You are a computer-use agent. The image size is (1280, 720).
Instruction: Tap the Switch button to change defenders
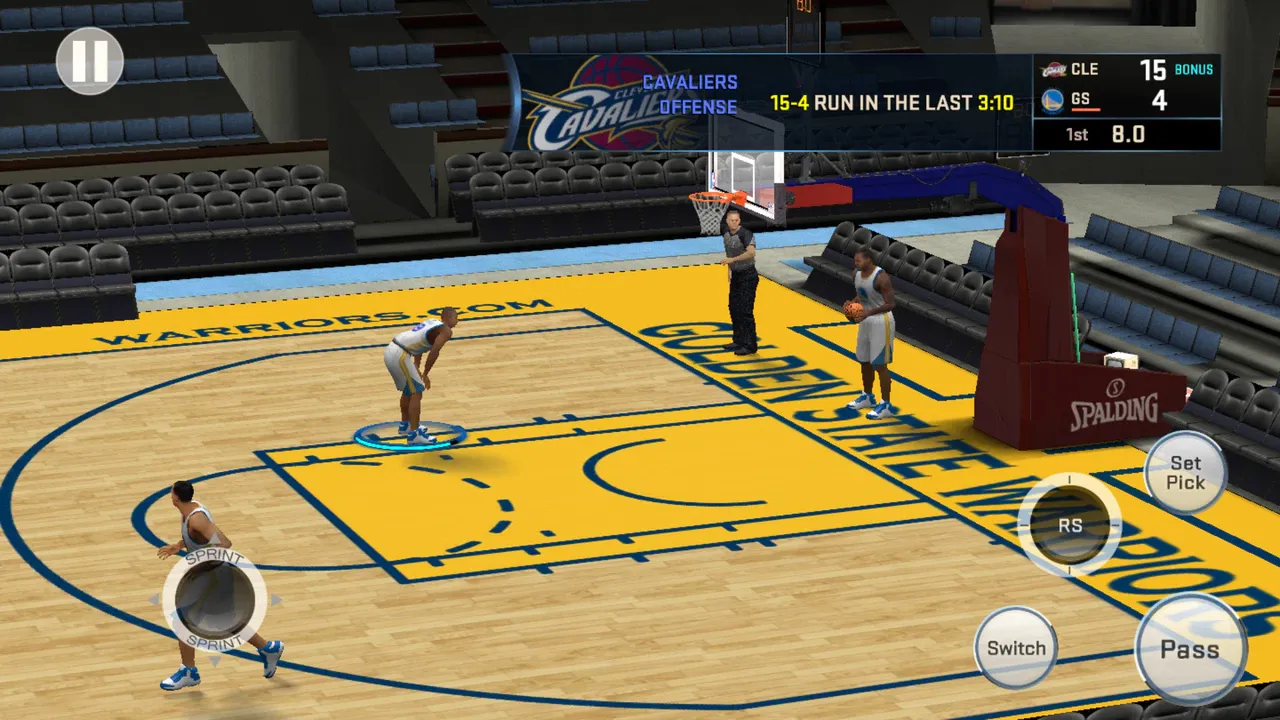click(x=1016, y=648)
